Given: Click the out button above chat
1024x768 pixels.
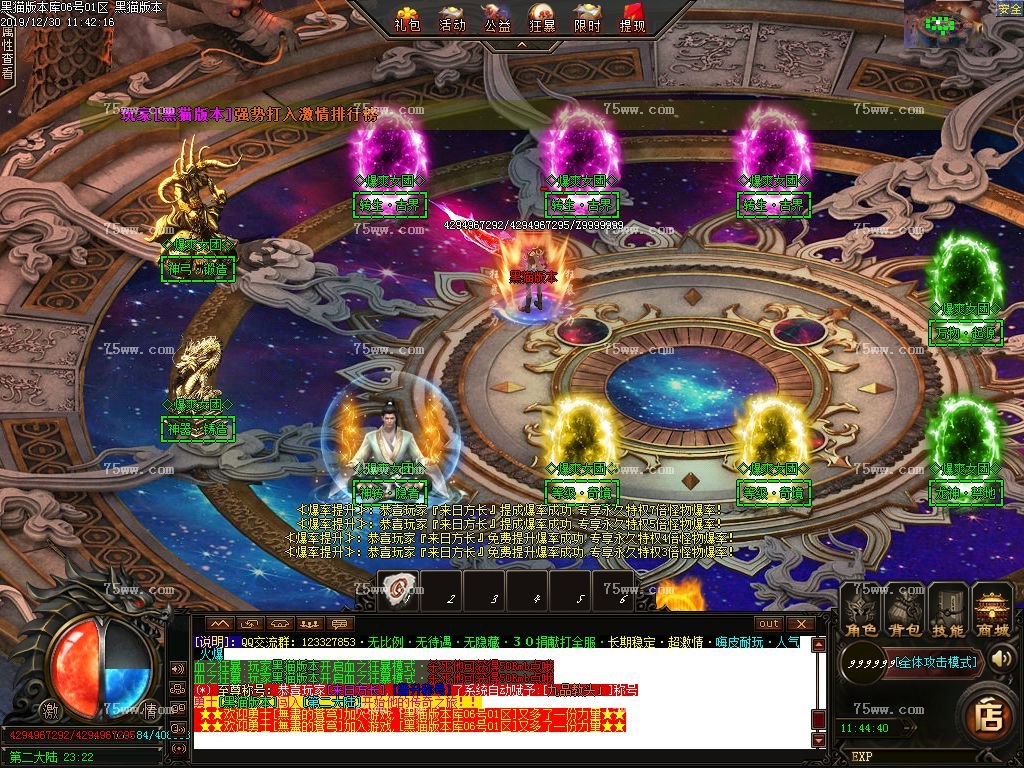Looking at the screenshot, I should tap(768, 624).
